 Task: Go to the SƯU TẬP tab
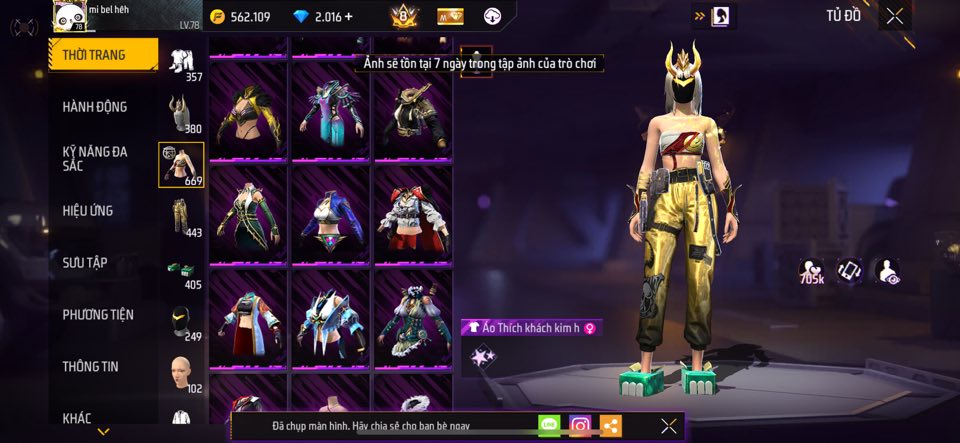coord(85,263)
